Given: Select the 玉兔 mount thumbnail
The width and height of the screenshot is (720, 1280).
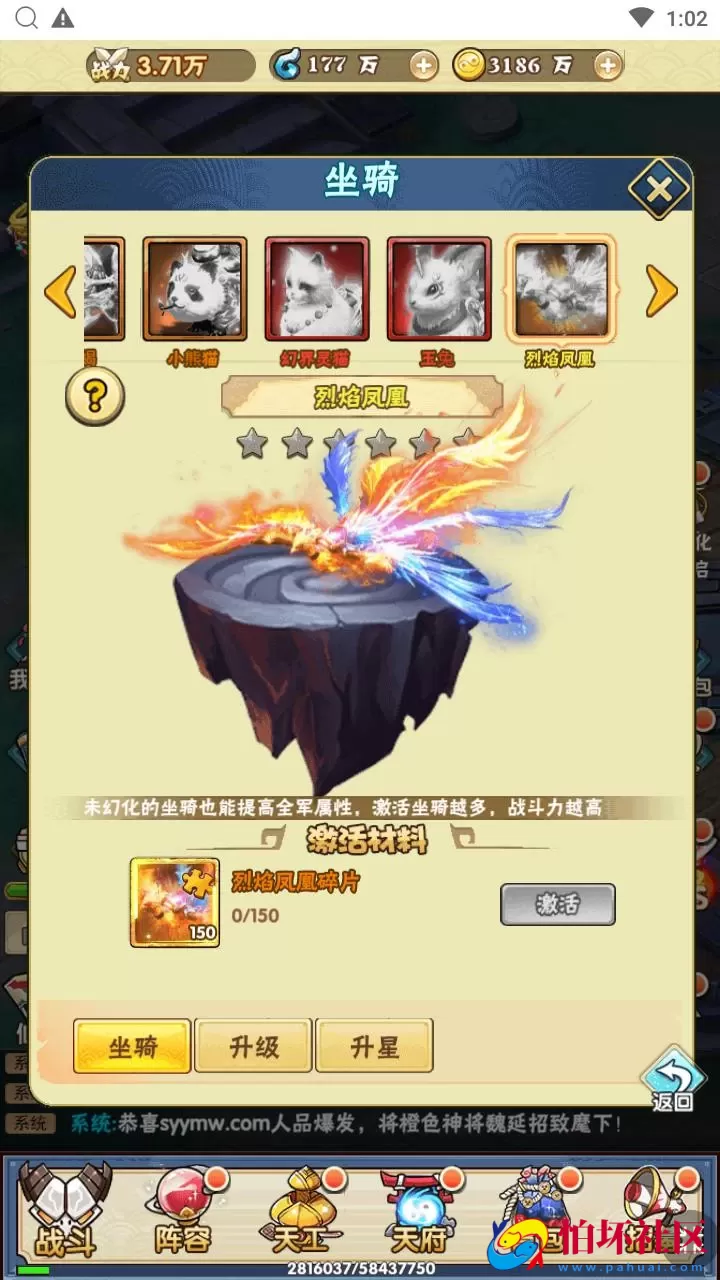Looking at the screenshot, I should (439, 289).
